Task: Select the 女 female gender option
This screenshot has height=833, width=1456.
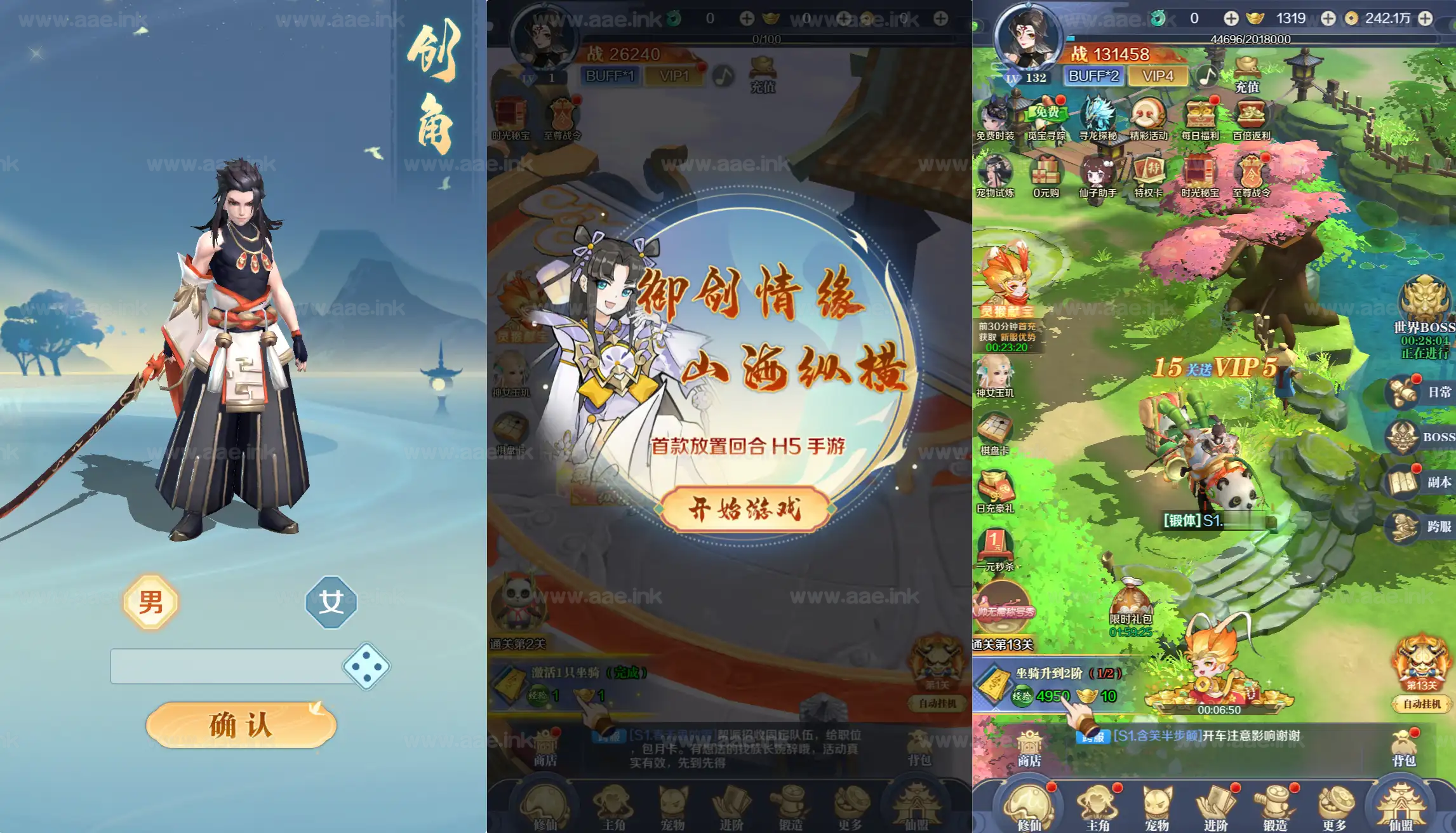Action: click(331, 601)
